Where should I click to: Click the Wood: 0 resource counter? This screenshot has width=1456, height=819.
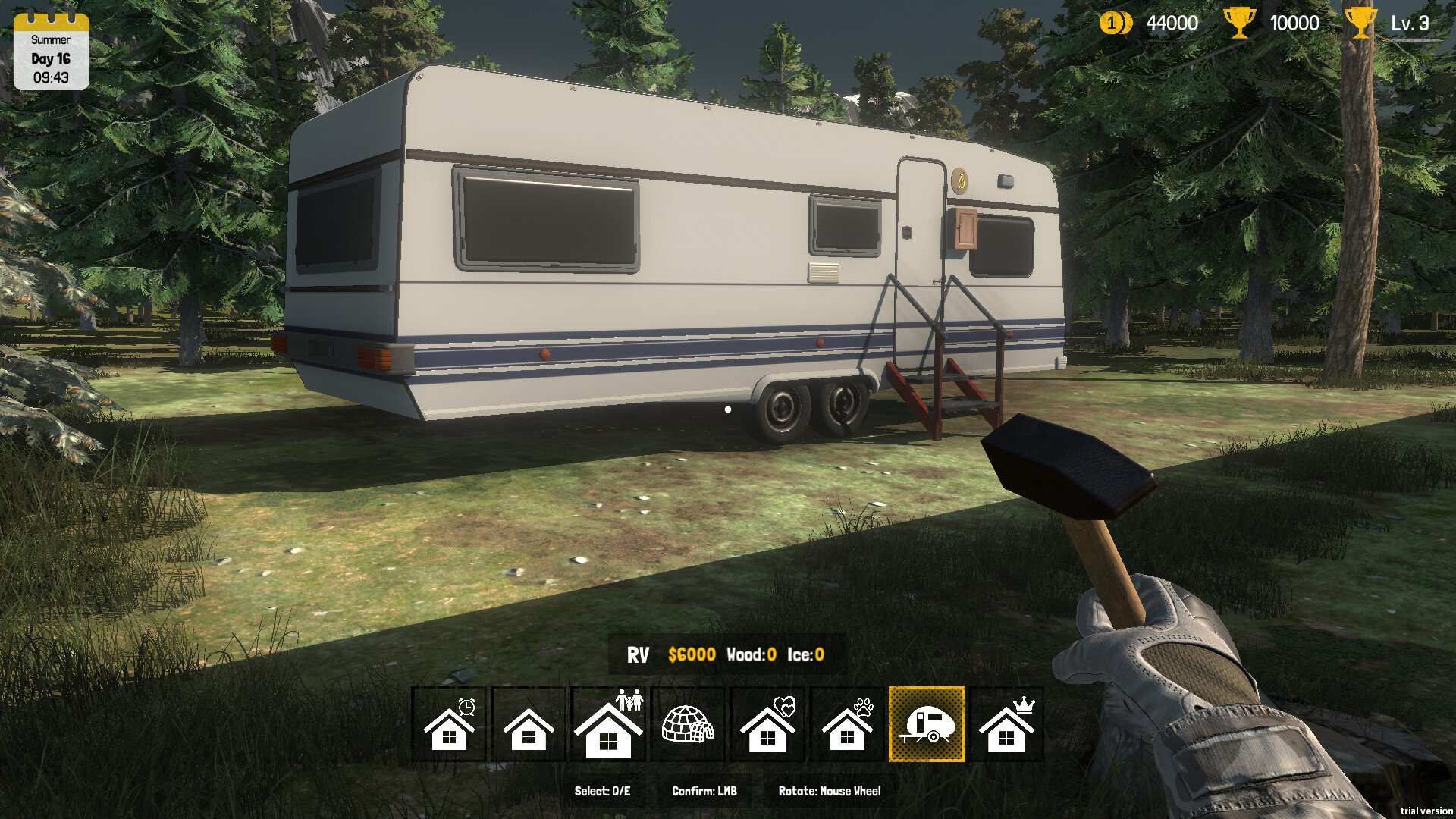[x=751, y=654]
